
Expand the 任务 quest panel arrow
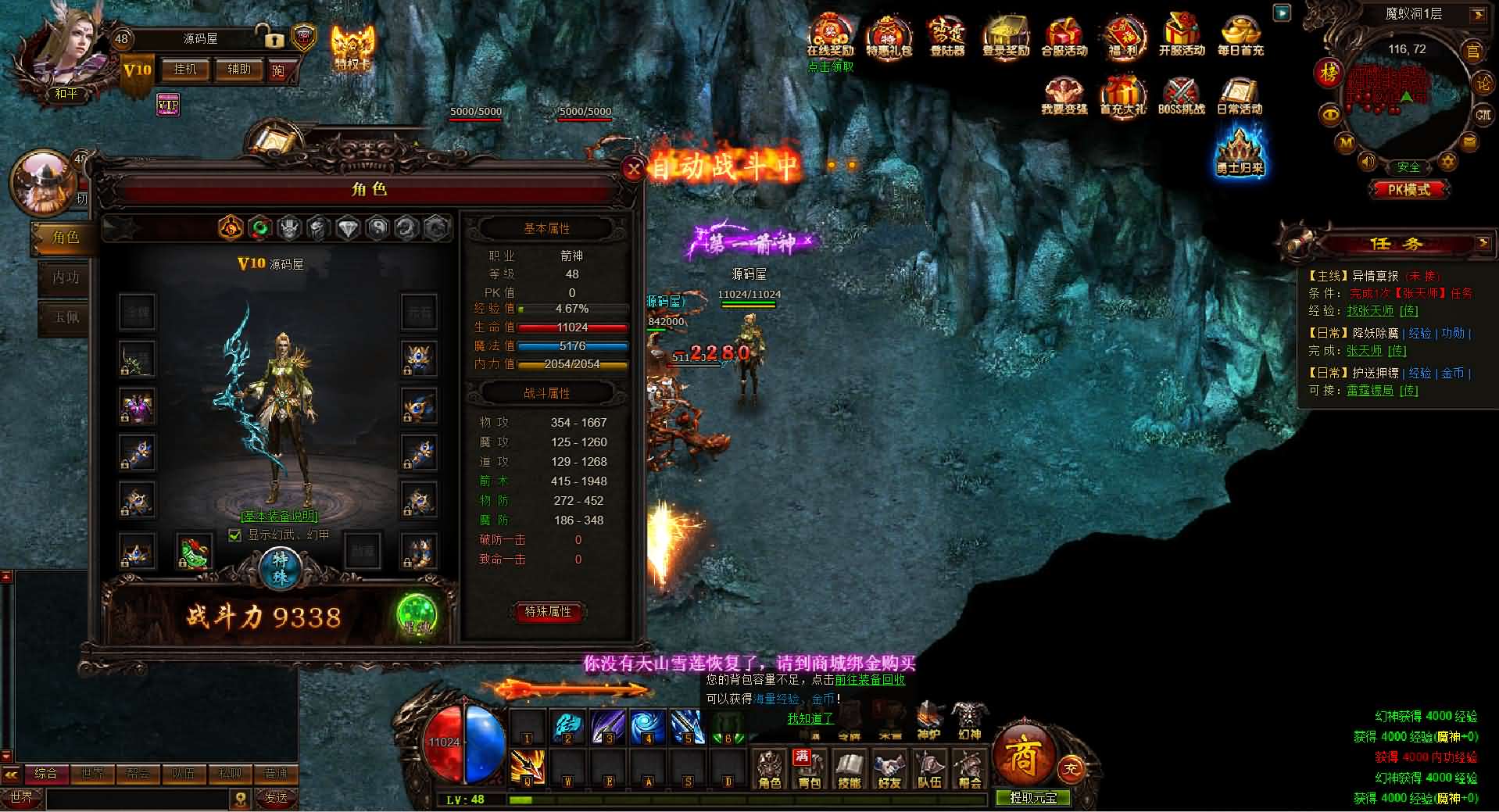pyautogui.click(x=1483, y=243)
